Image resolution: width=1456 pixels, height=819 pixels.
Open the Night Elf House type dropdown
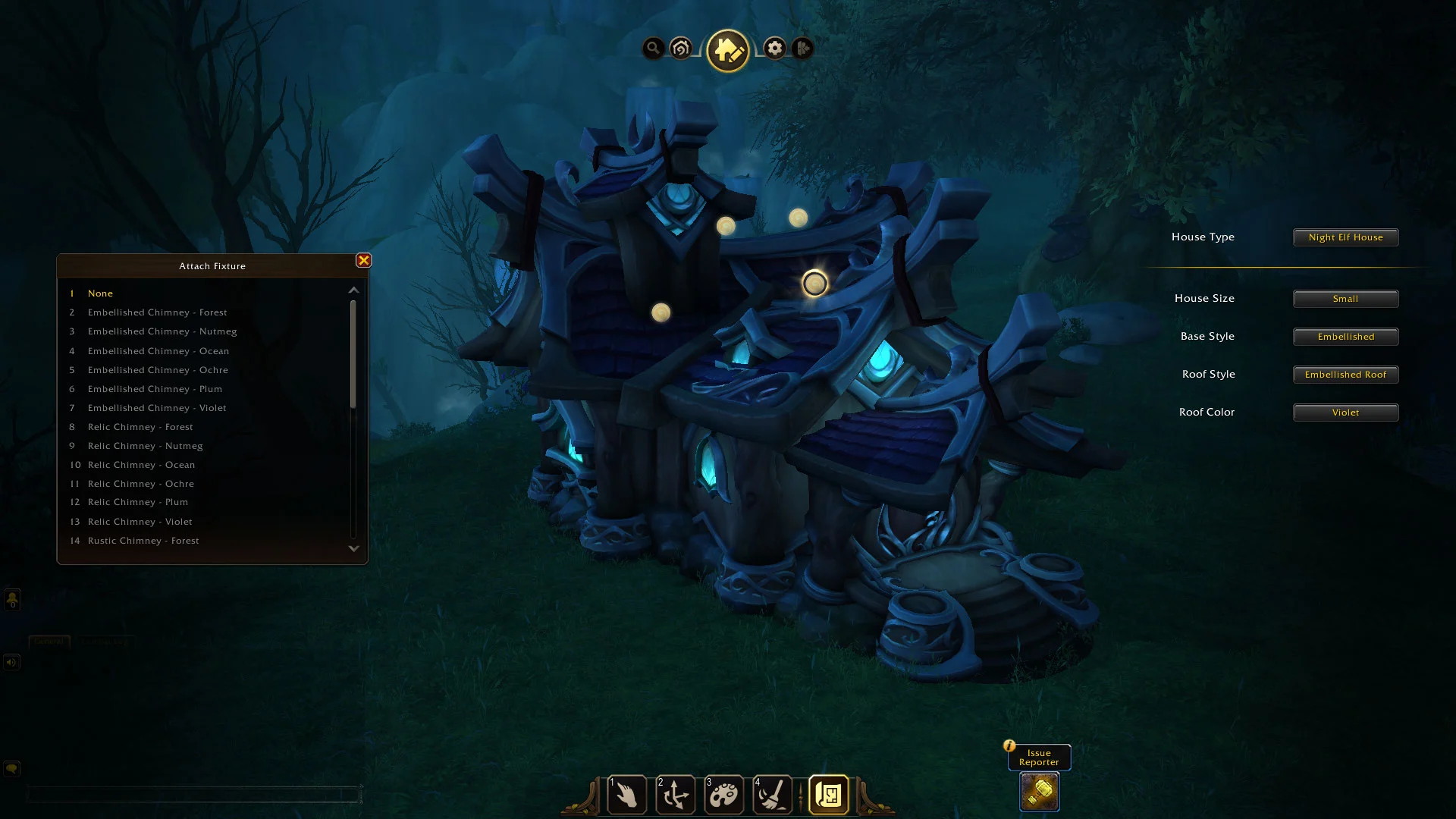tap(1345, 237)
